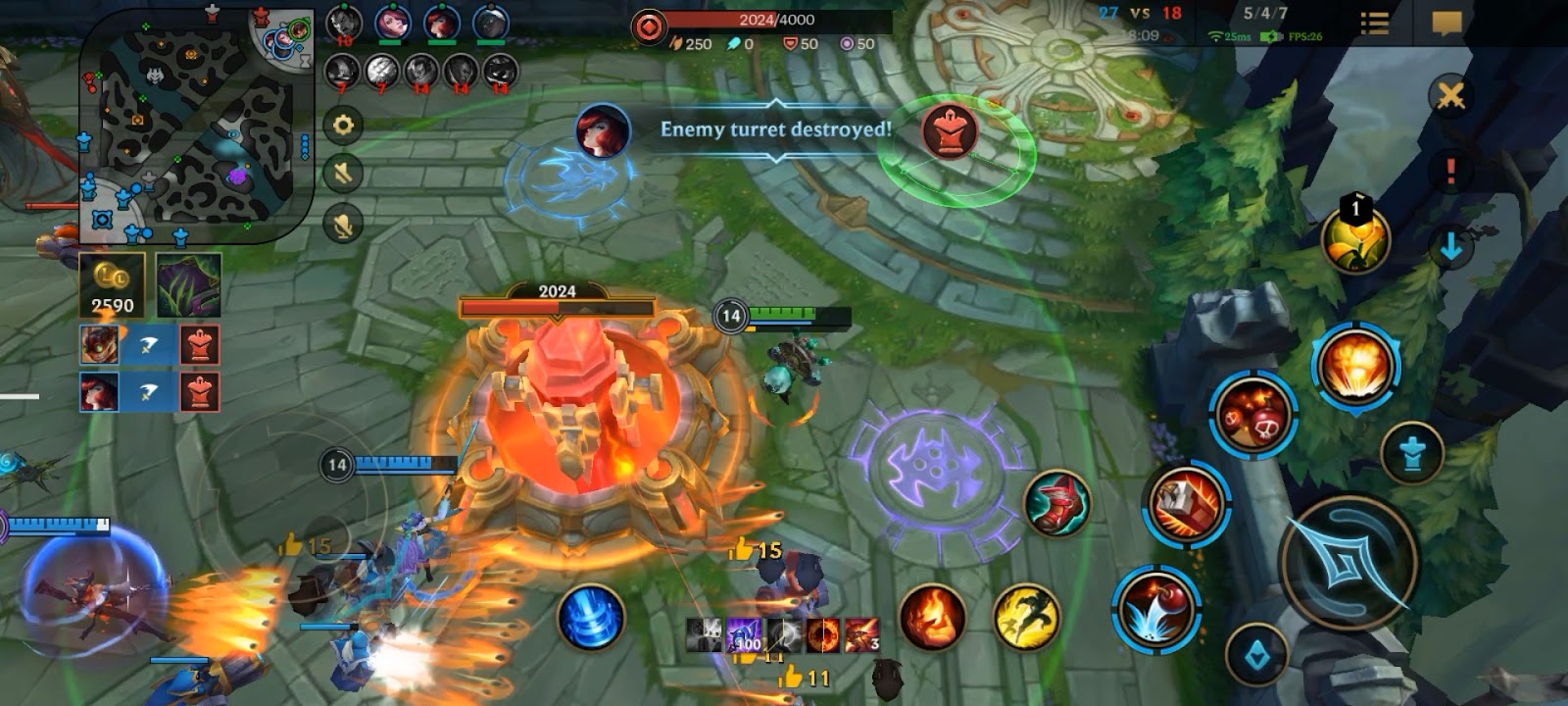Cast the Flash summoner spell
This screenshot has height=706, width=1568.
click(x=1026, y=618)
